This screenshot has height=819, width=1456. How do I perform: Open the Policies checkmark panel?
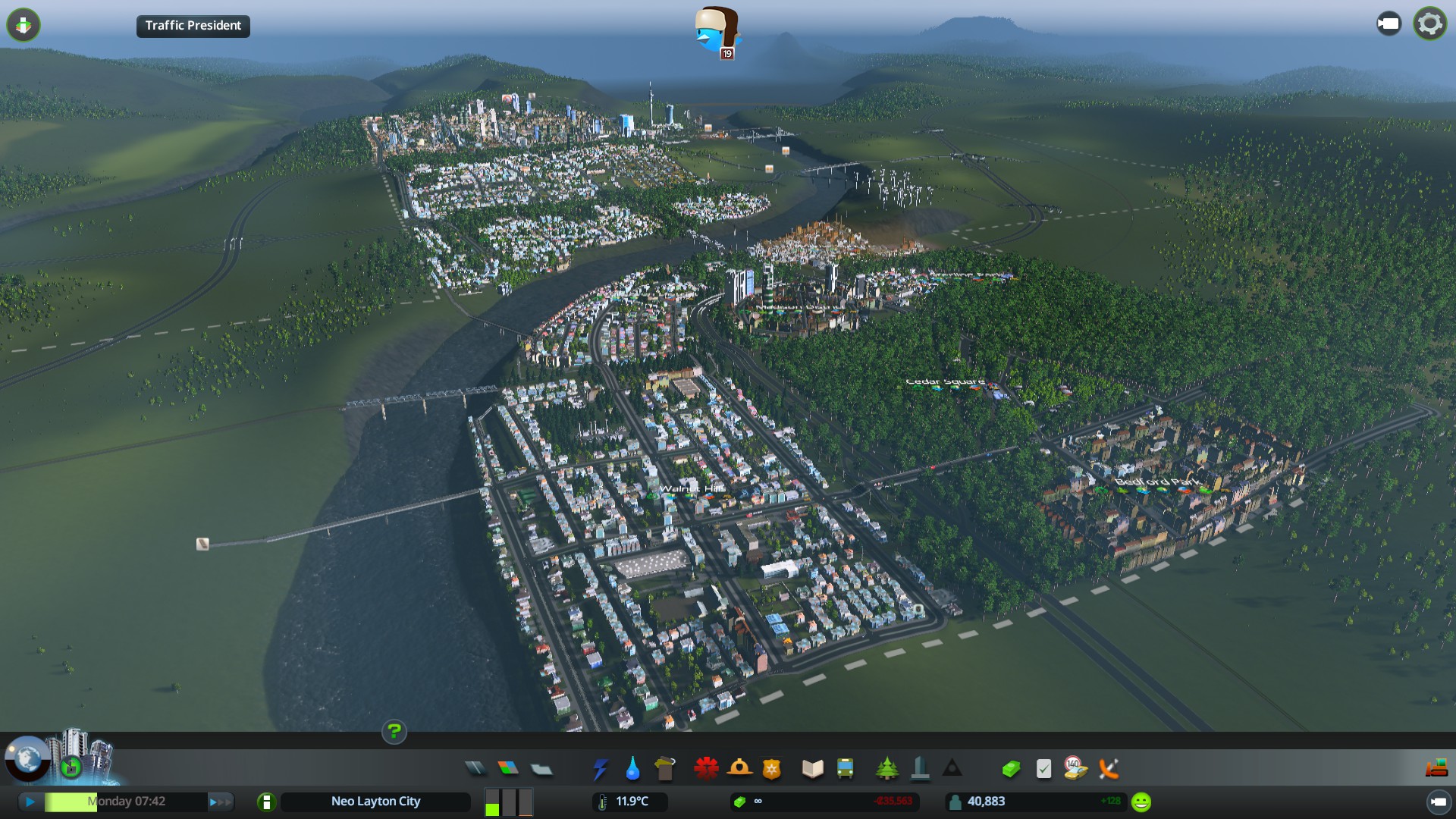1043,769
